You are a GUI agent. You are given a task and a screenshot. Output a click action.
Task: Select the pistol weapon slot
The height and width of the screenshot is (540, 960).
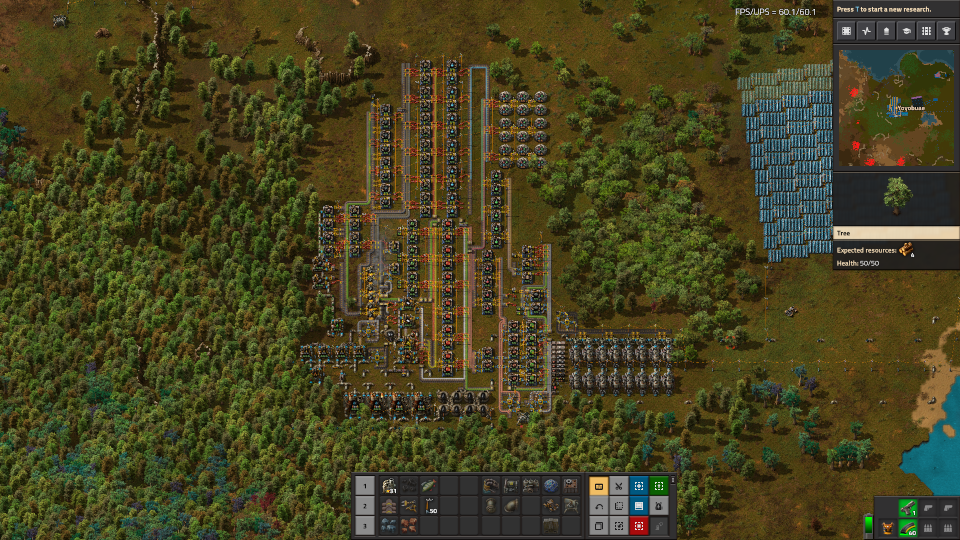pos(907,507)
